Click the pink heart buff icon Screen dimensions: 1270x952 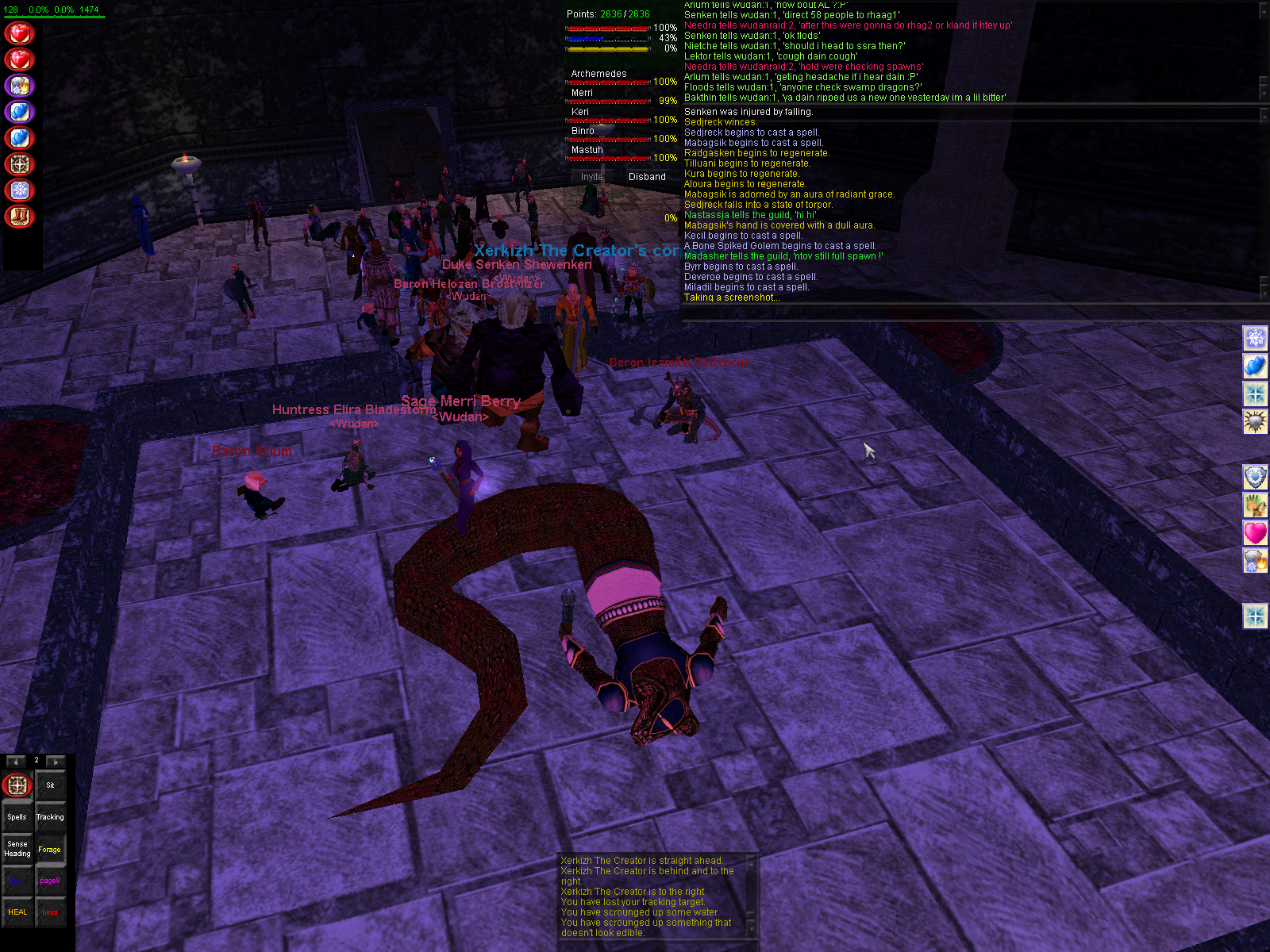[1255, 532]
